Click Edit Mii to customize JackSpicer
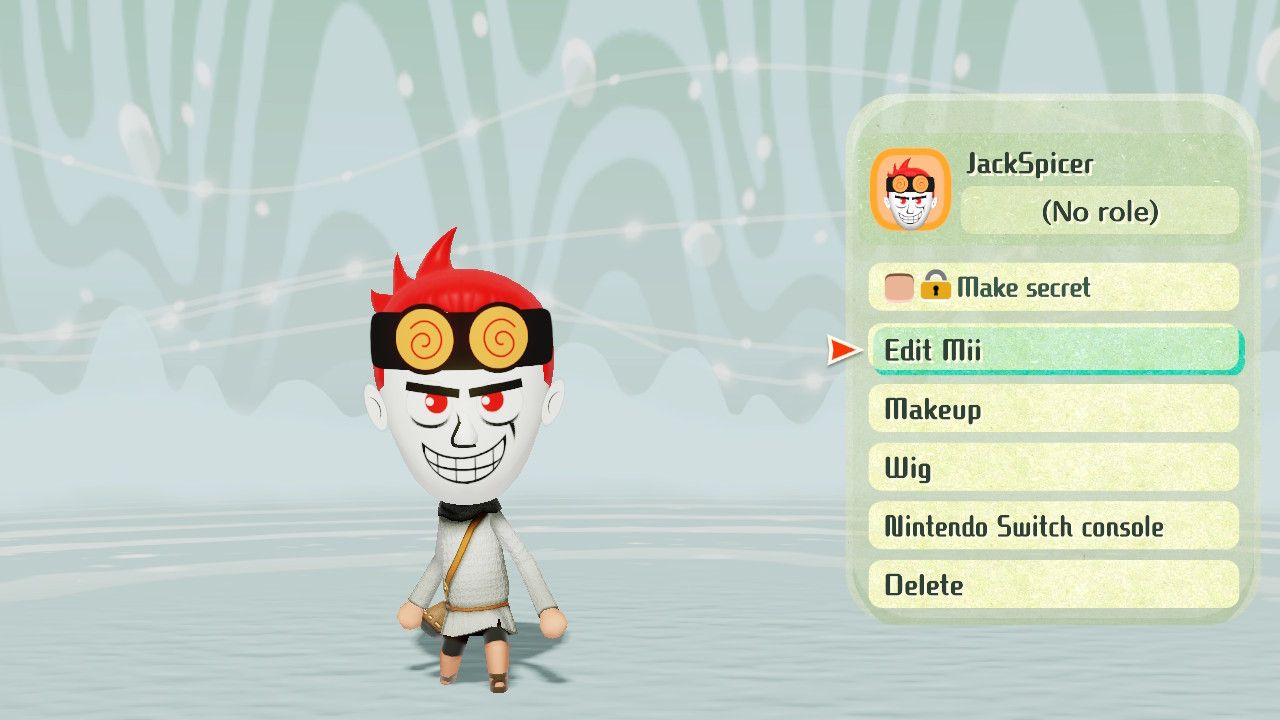Screen dimensions: 1280x720 coord(1054,350)
